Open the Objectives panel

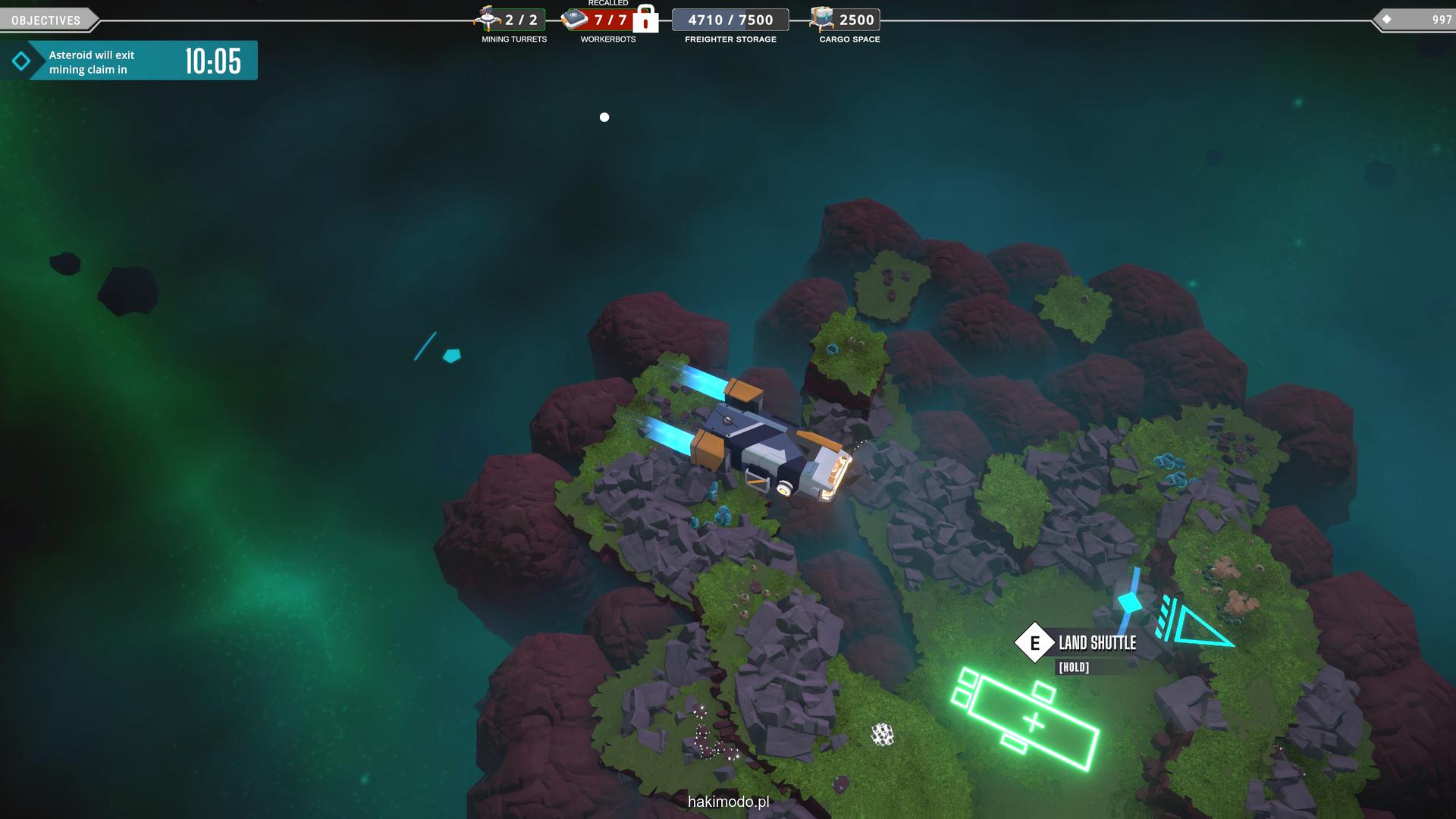pos(47,20)
